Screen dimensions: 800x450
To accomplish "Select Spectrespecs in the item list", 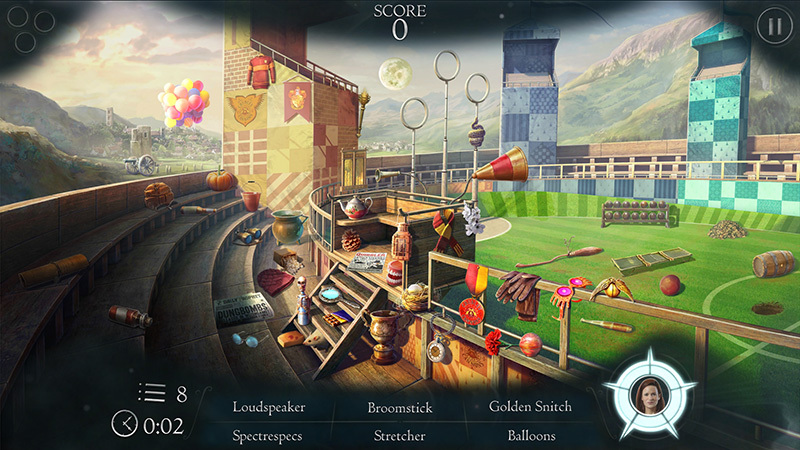I will coord(267,436).
